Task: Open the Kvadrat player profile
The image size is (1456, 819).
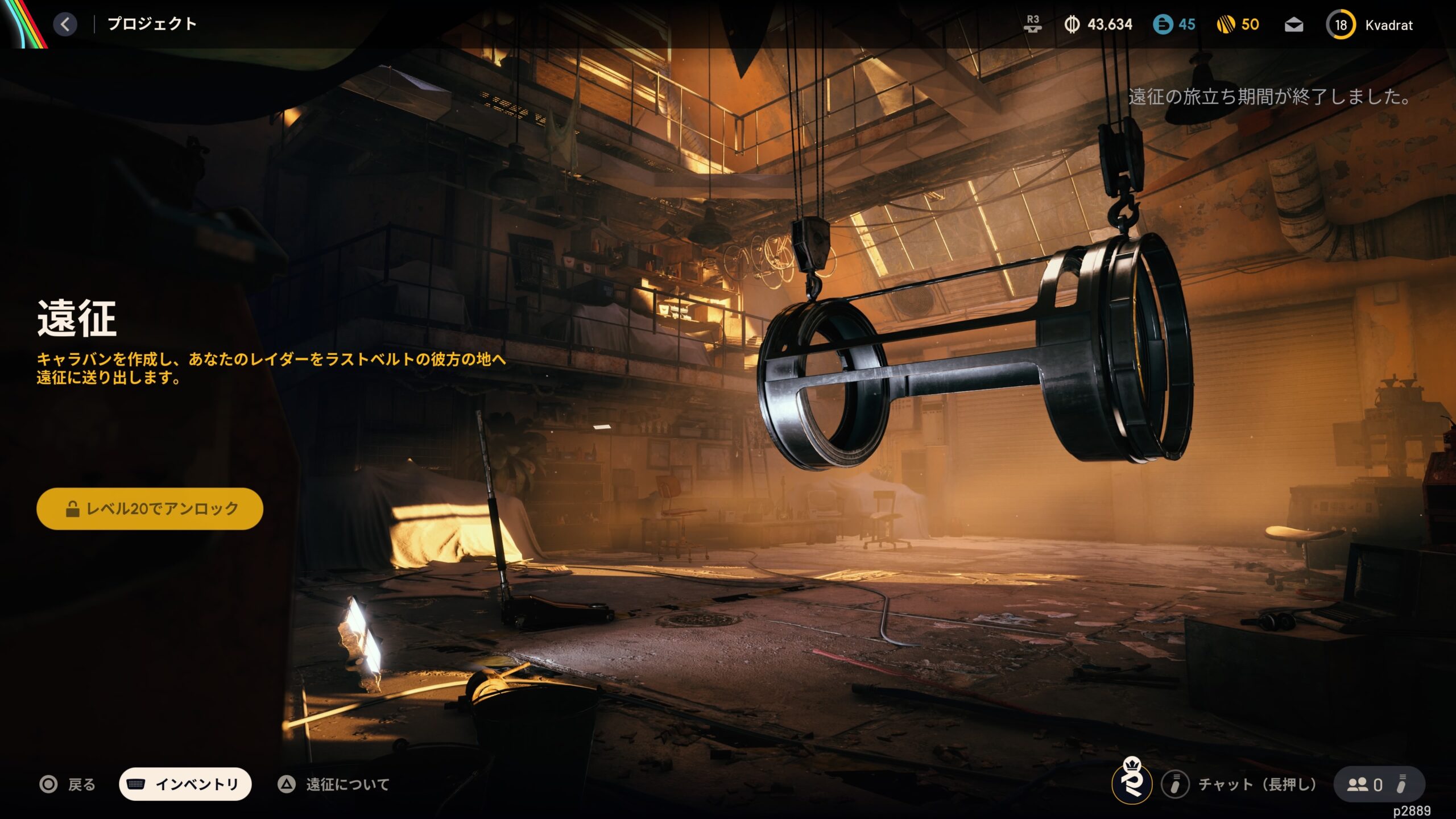Action: [x=1371, y=25]
